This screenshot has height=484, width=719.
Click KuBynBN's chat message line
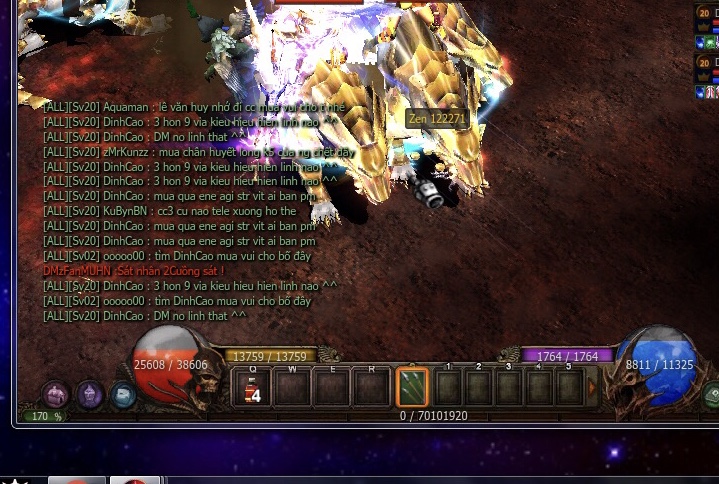tap(169, 211)
